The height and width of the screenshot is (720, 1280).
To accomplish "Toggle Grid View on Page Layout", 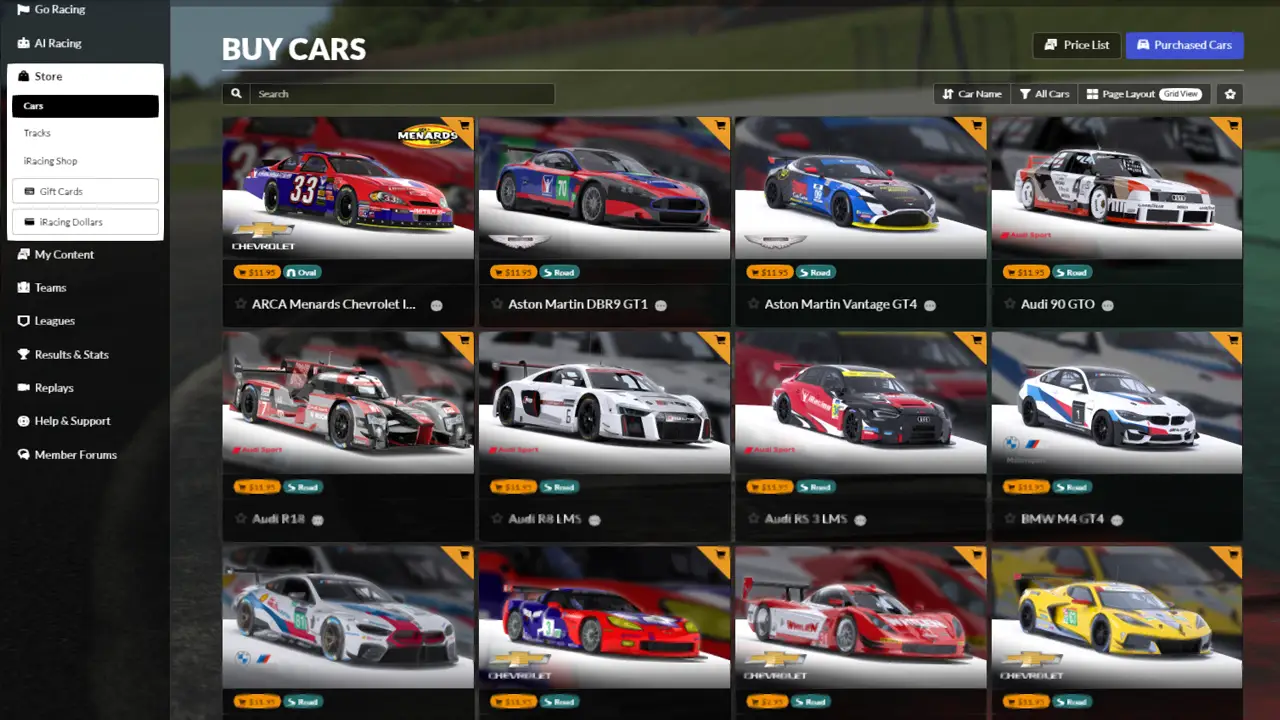I will click(1181, 93).
